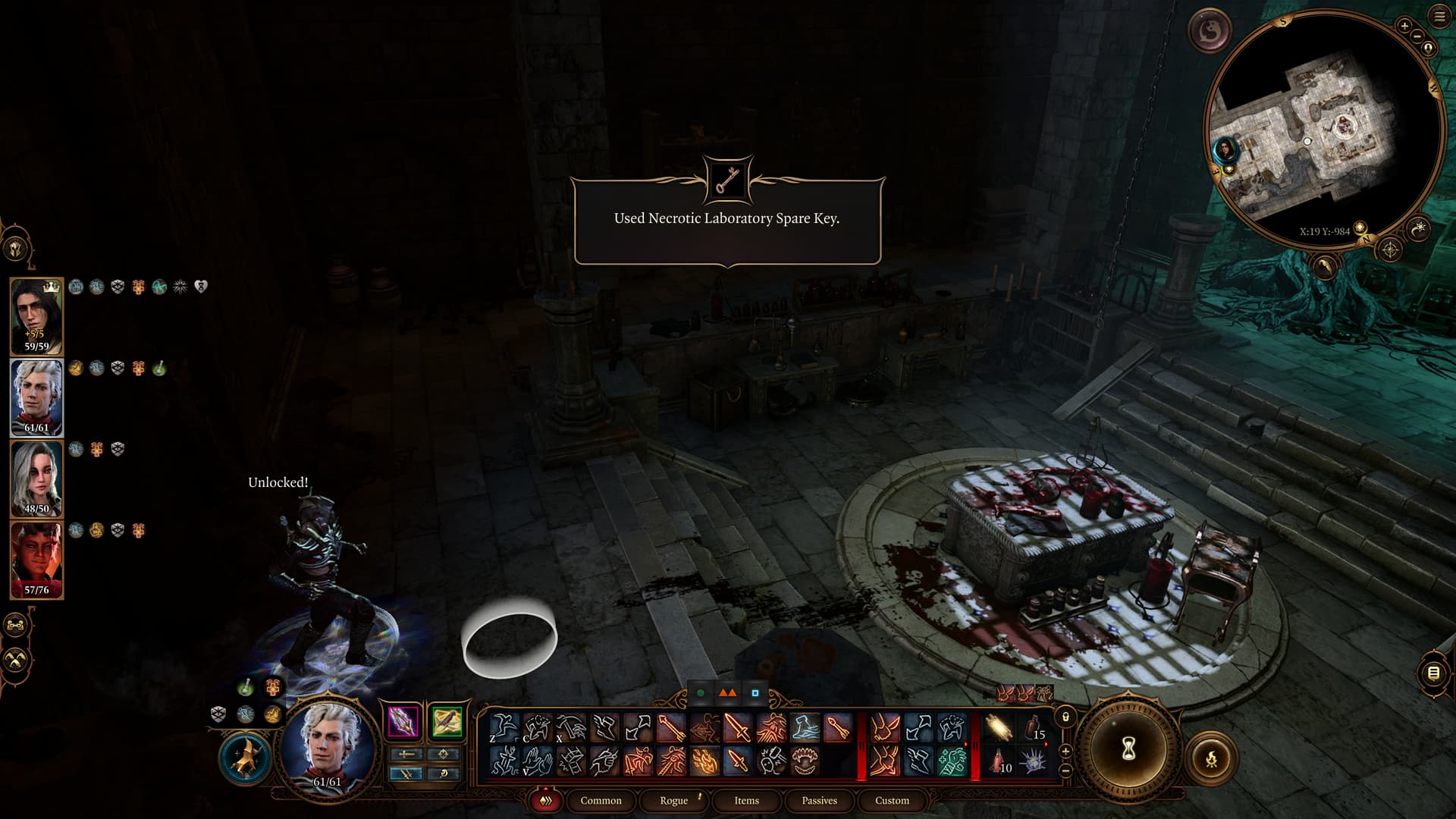This screenshot has height=819, width=1456.
Task: Select the Passives hotbar tab
Action: pos(819,800)
